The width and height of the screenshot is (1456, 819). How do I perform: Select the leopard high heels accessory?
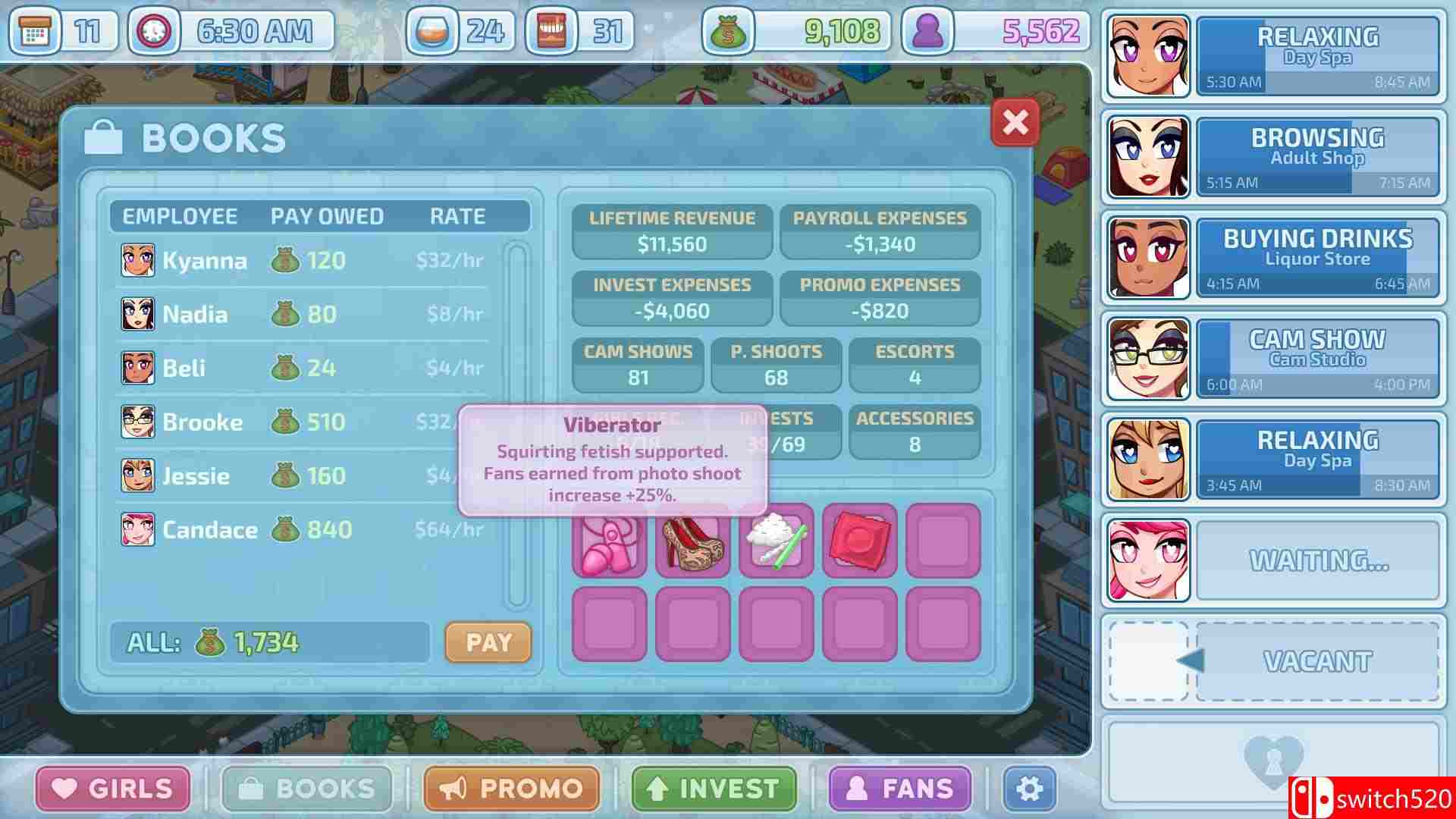pos(694,542)
